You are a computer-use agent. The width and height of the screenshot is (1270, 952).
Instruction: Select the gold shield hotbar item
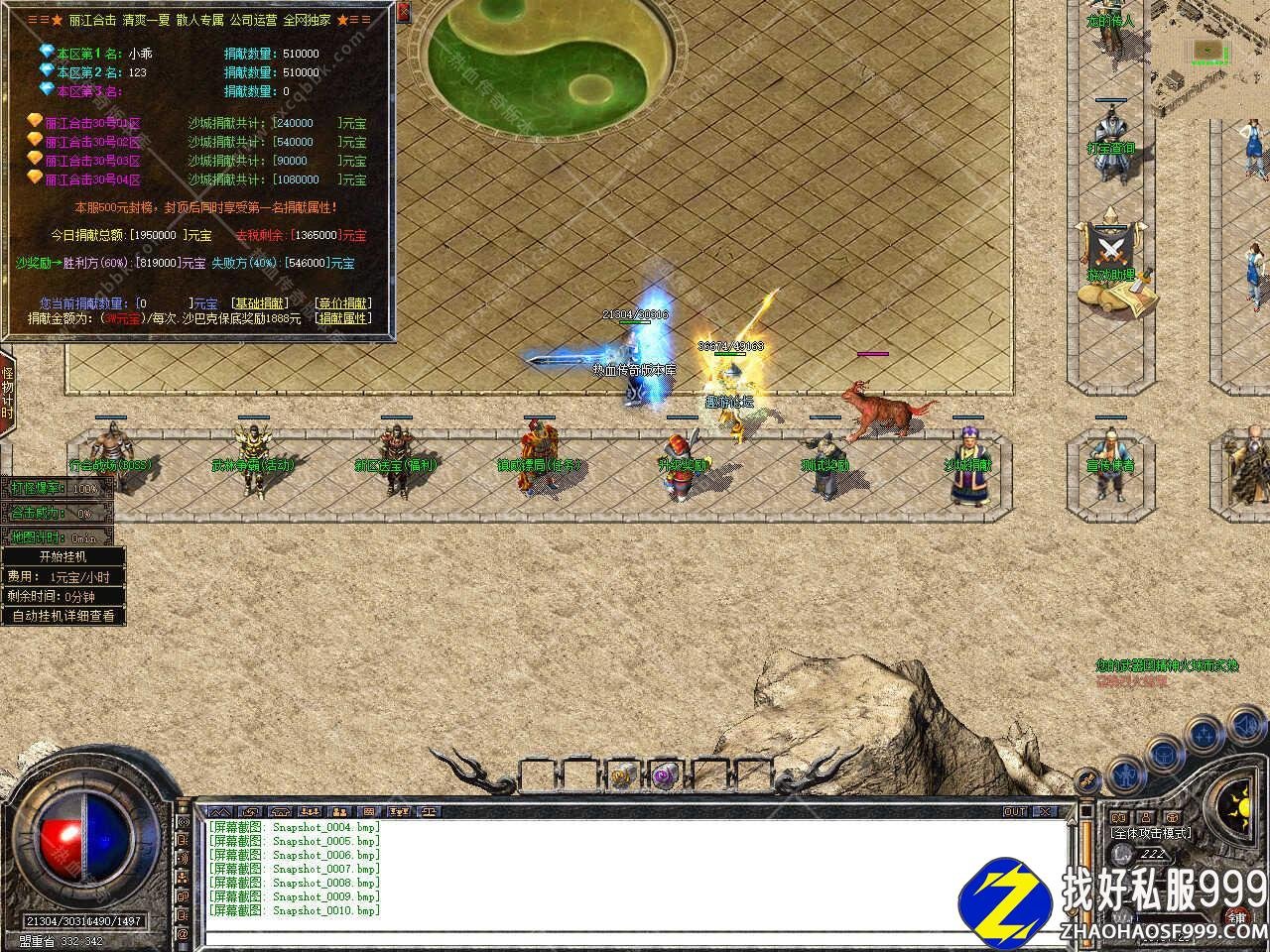[x=622, y=776]
